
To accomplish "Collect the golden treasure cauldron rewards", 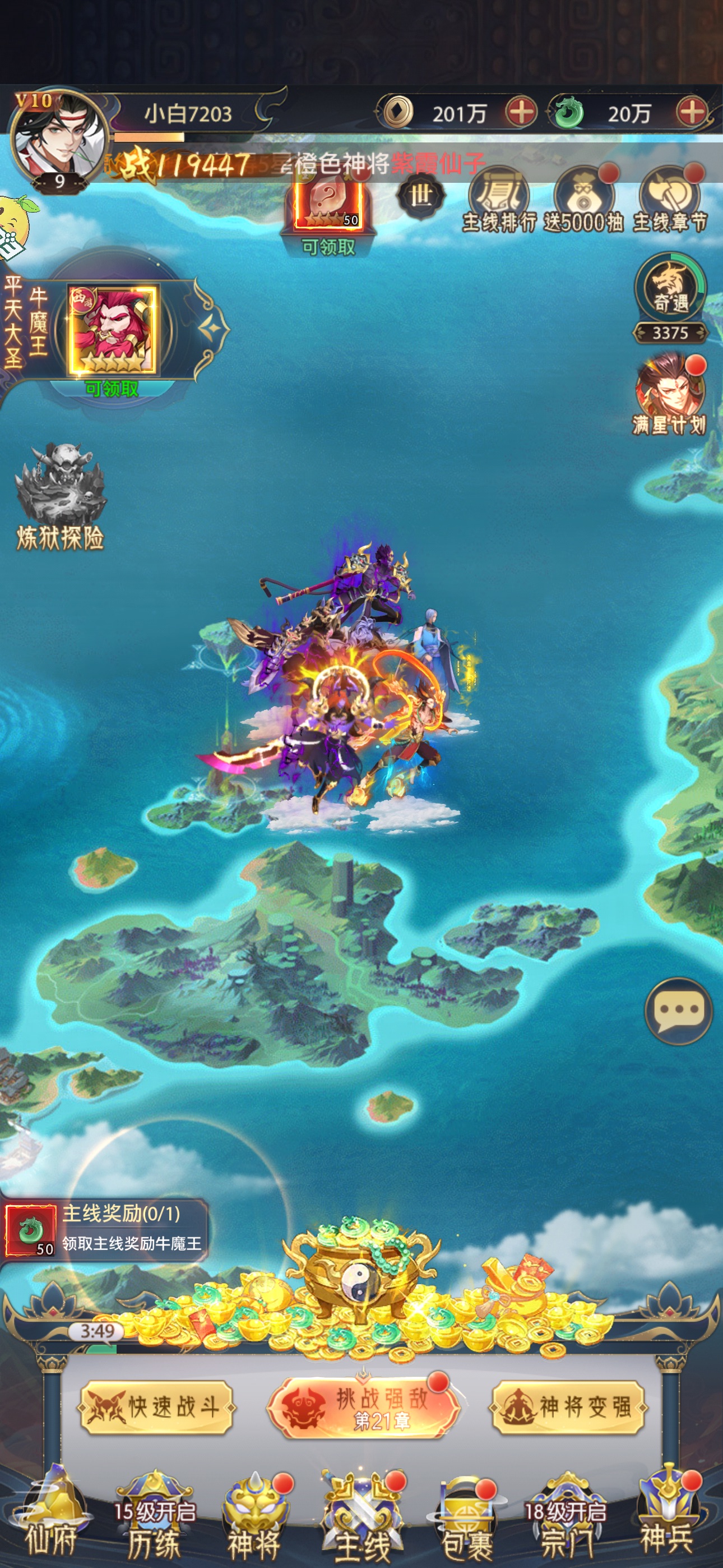I will tap(360, 1271).
